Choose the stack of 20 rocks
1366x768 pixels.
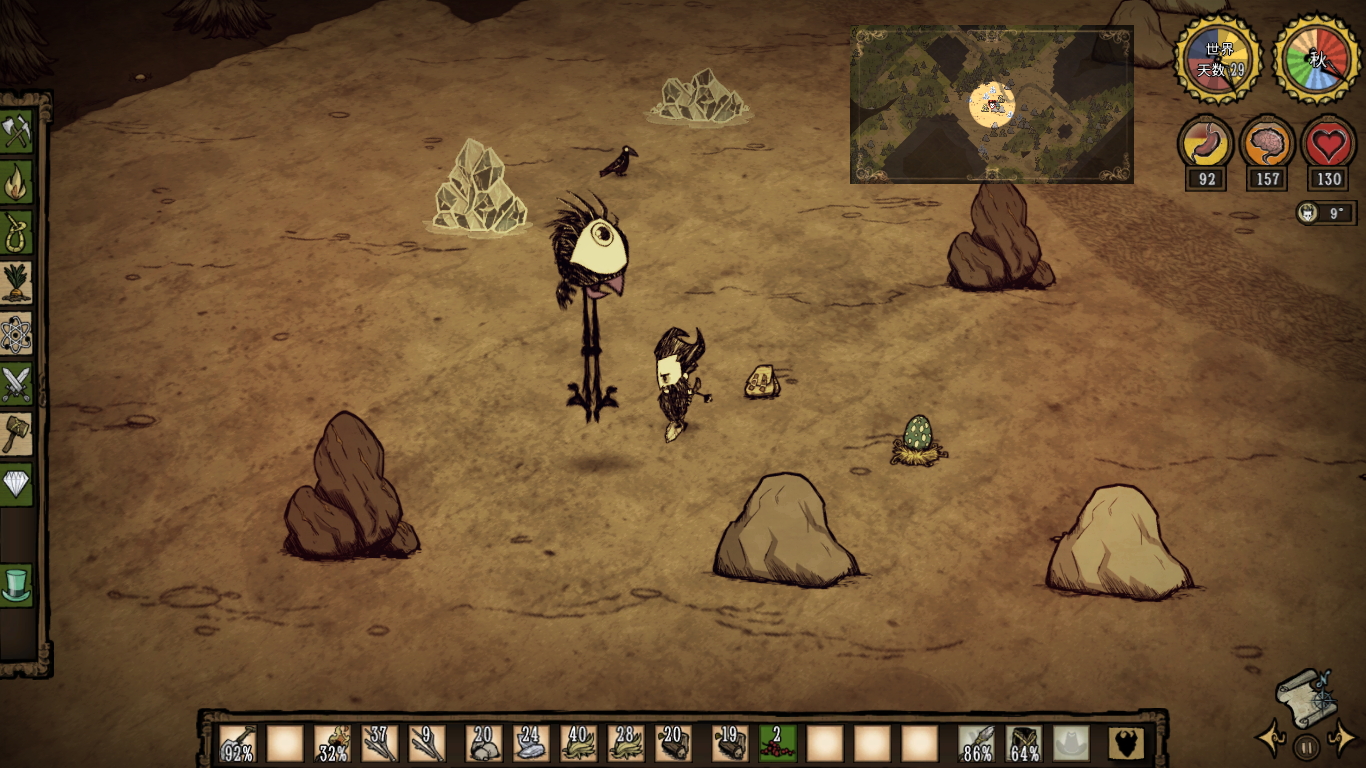click(x=485, y=743)
